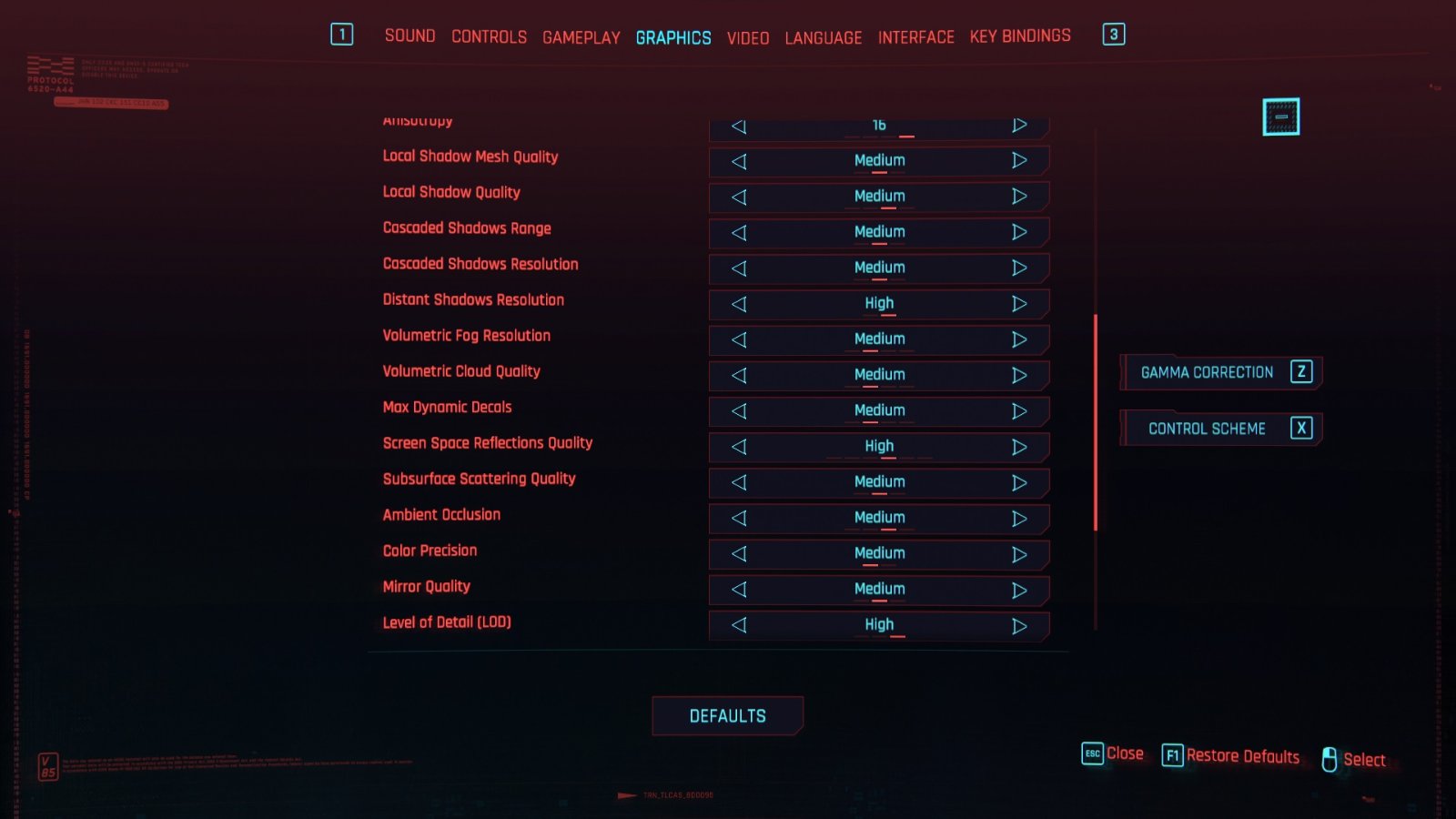Open the Language tab

pos(823,38)
